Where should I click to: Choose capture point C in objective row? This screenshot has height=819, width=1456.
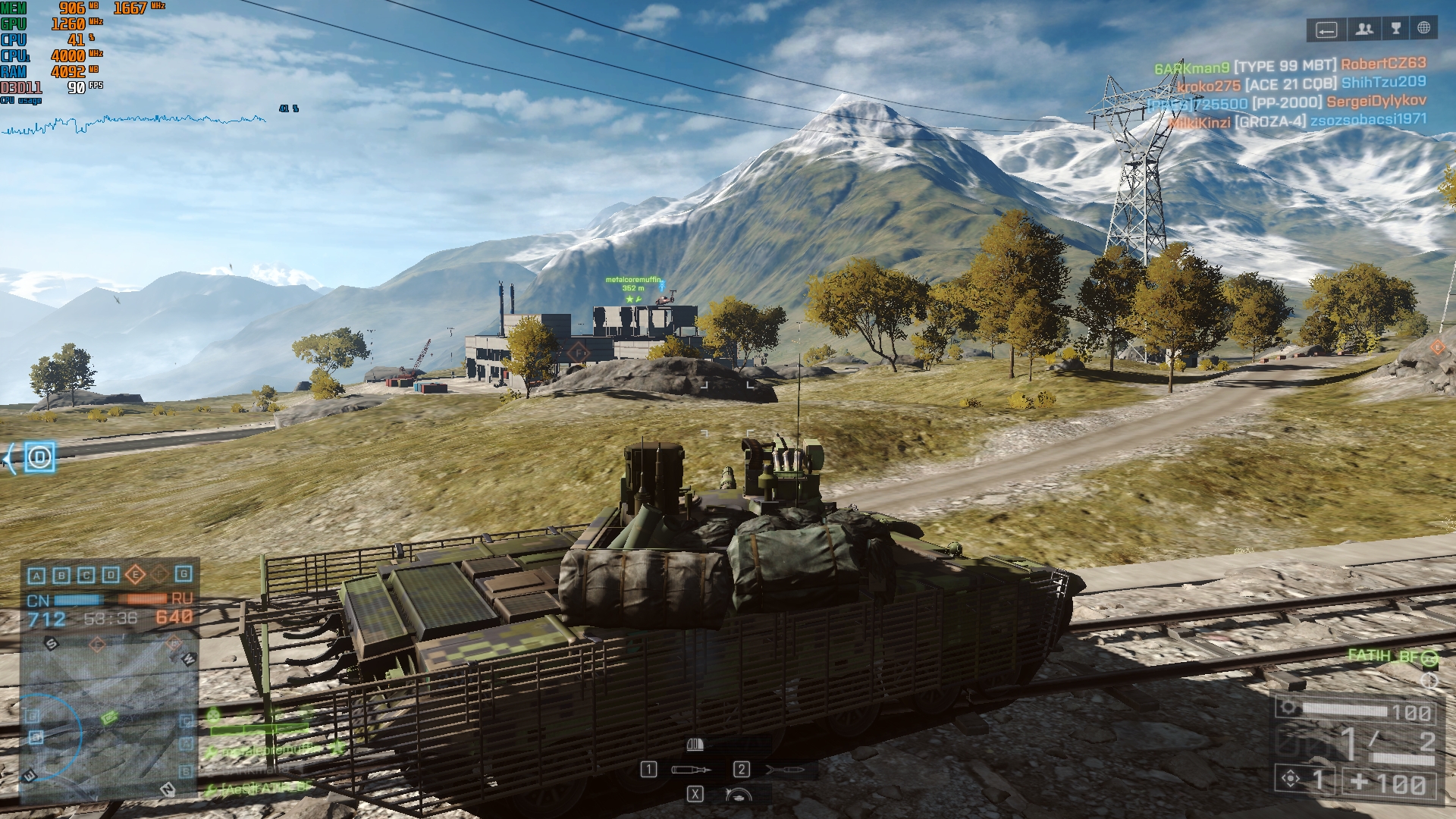[x=86, y=576]
